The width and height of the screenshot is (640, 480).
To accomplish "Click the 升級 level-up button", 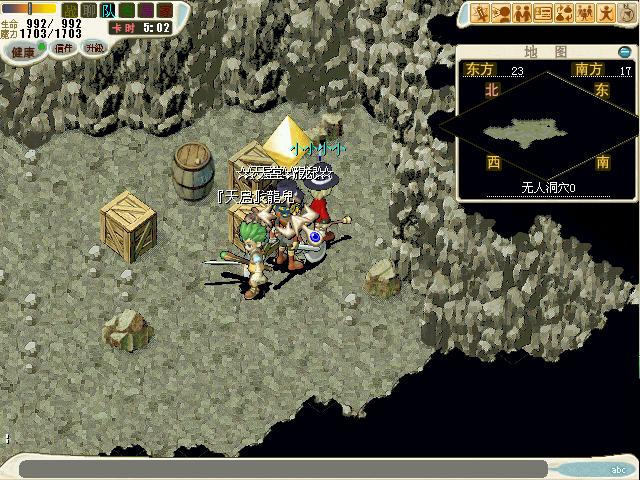I will tap(94, 47).
